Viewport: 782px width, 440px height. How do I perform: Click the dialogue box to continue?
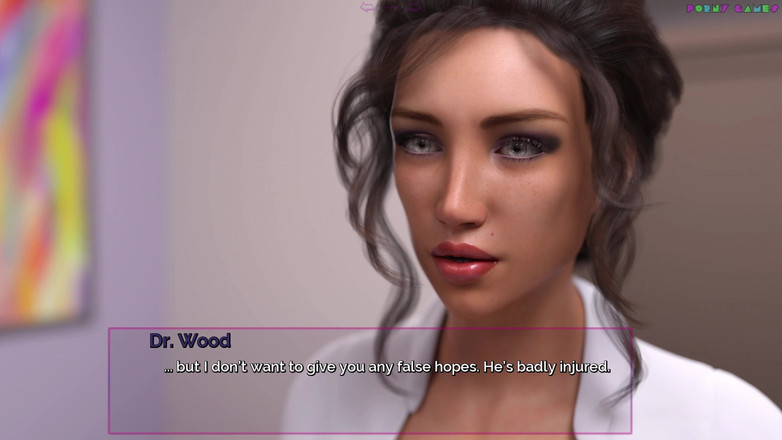point(370,380)
